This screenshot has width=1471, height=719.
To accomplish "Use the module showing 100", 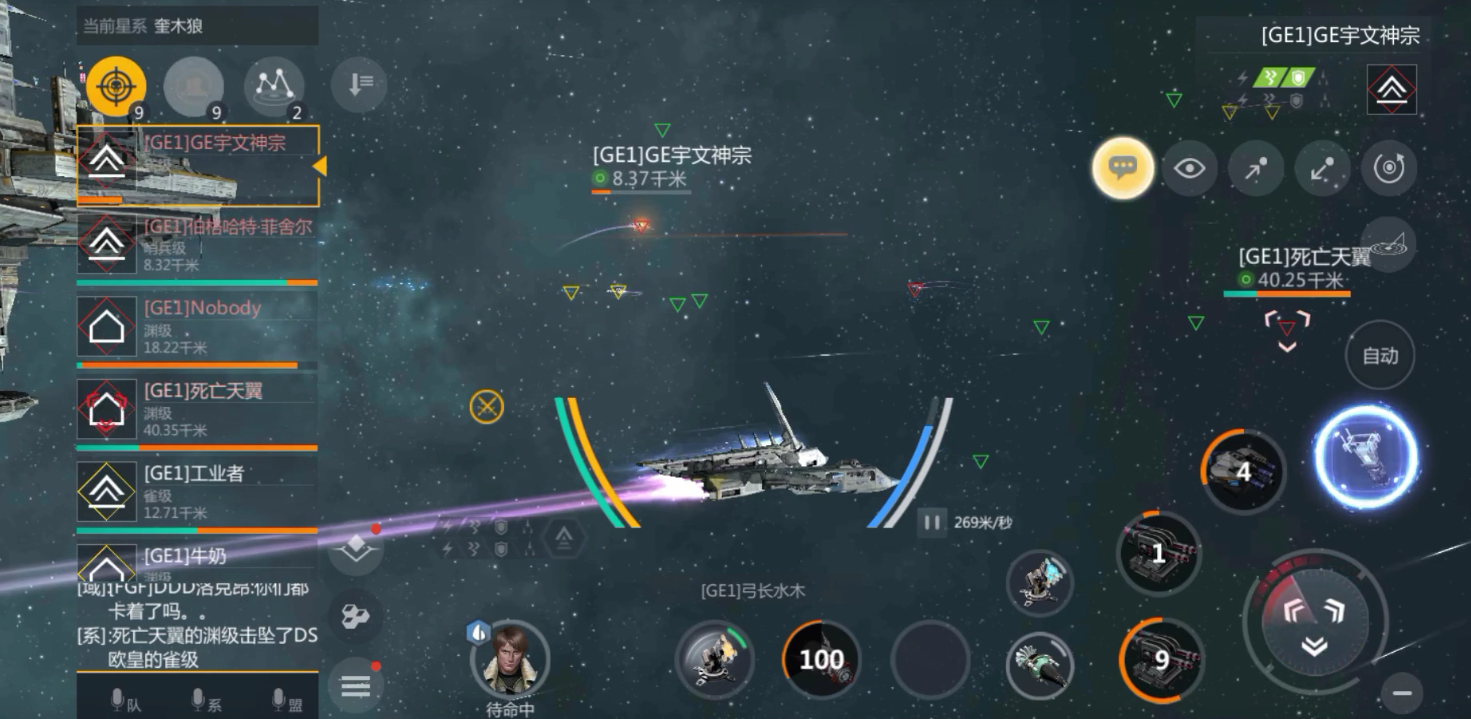I will tap(821, 659).
